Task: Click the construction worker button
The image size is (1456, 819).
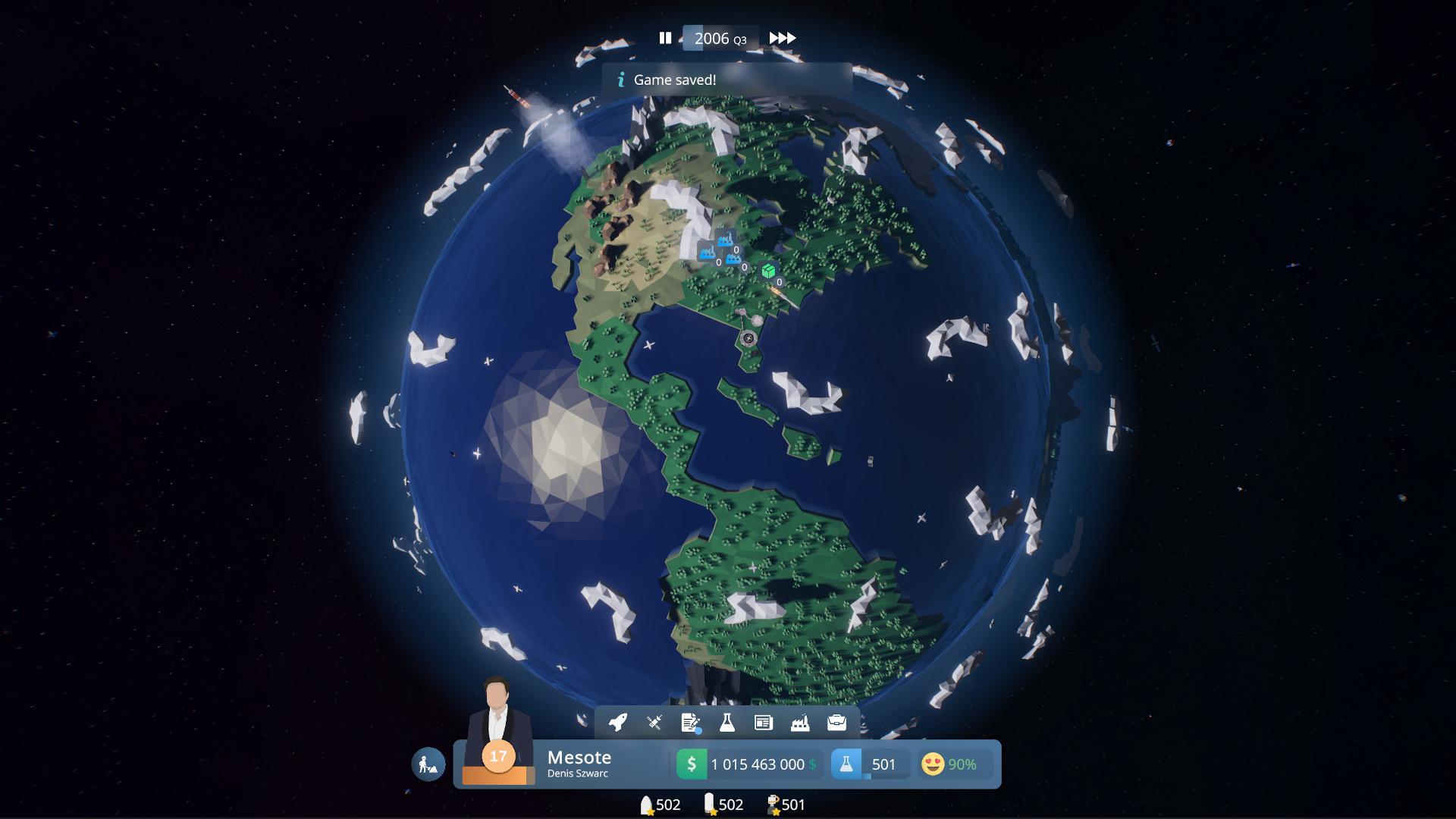Action: coord(427,764)
